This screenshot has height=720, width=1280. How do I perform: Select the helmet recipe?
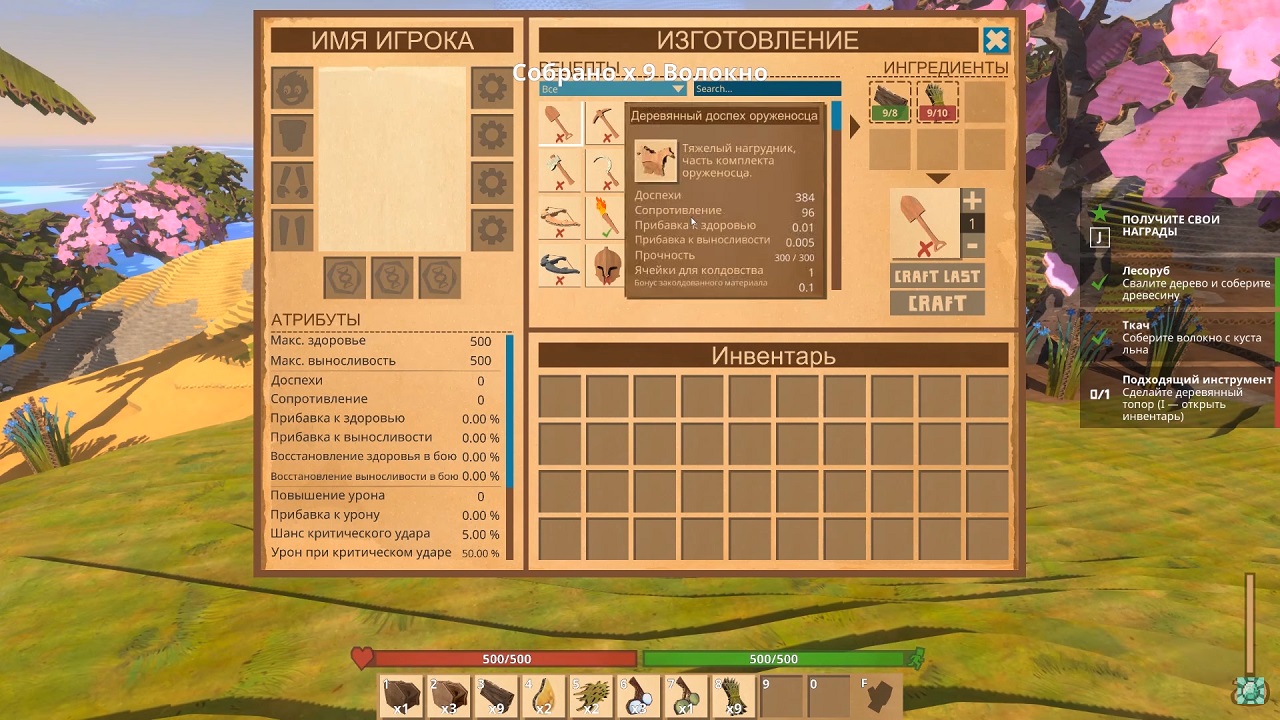pos(604,265)
